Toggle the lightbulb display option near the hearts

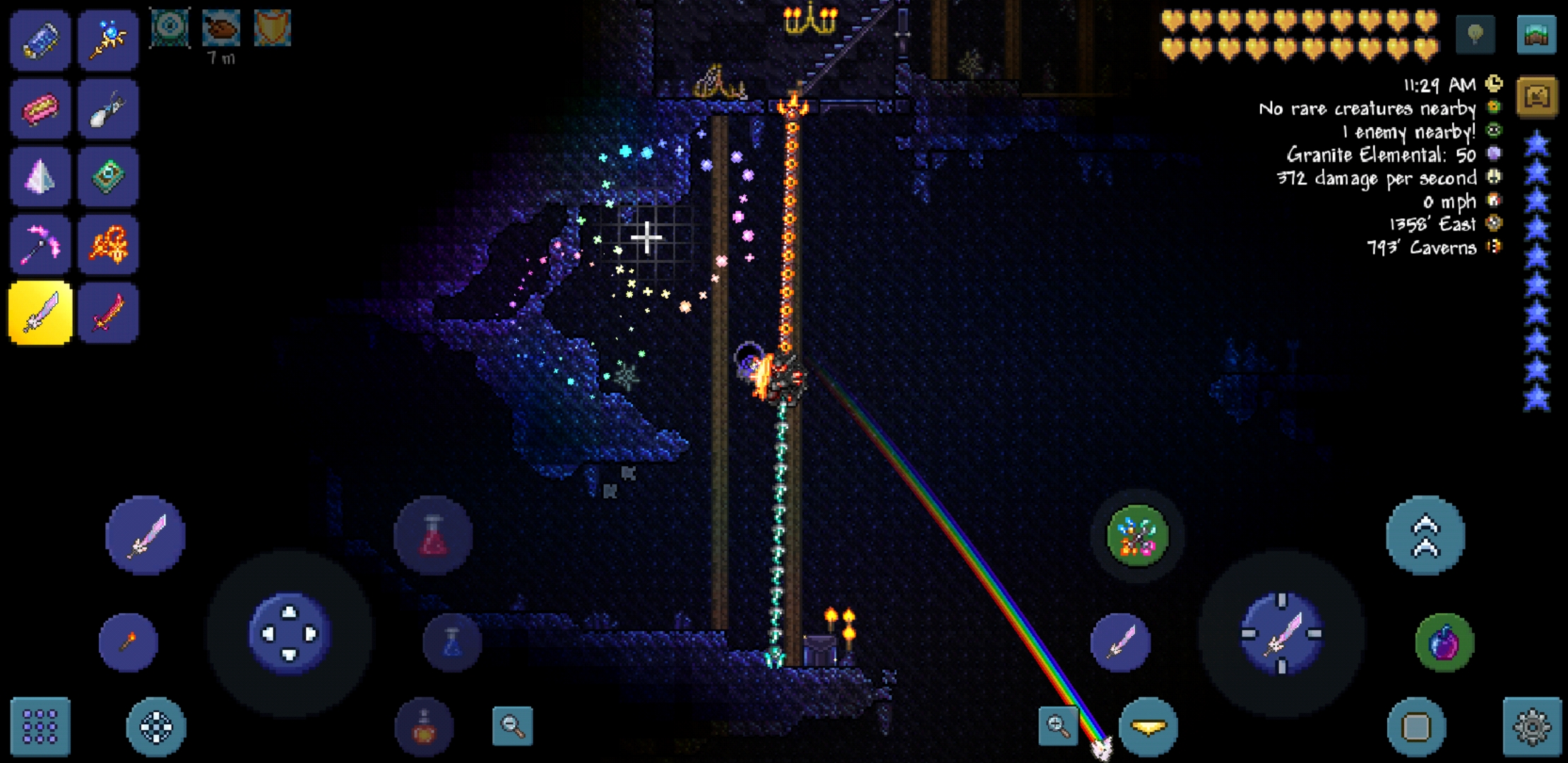pyautogui.click(x=1475, y=32)
